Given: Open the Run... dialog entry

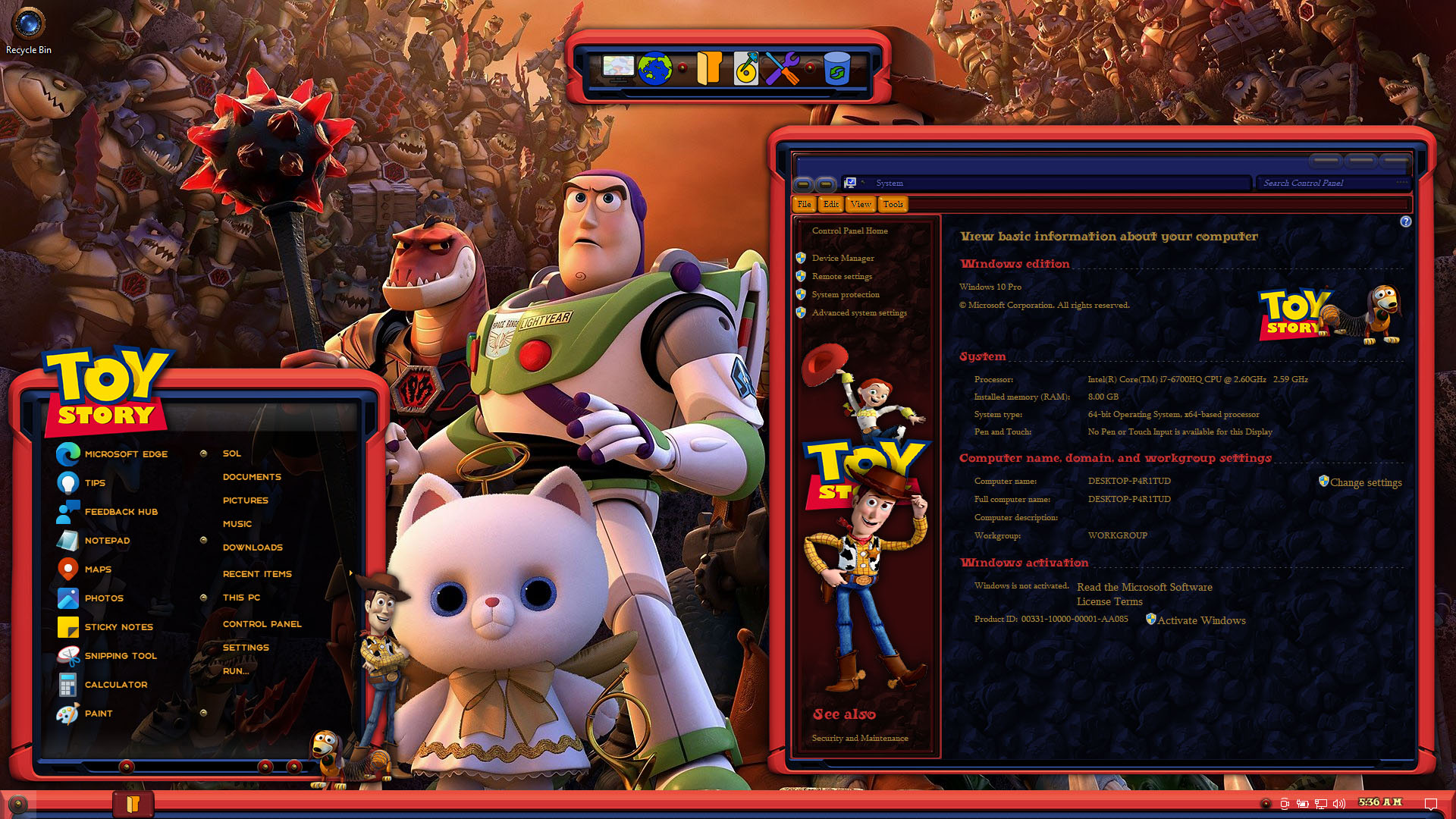Looking at the screenshot, I should pyautogui.click(x=235, y=671).
